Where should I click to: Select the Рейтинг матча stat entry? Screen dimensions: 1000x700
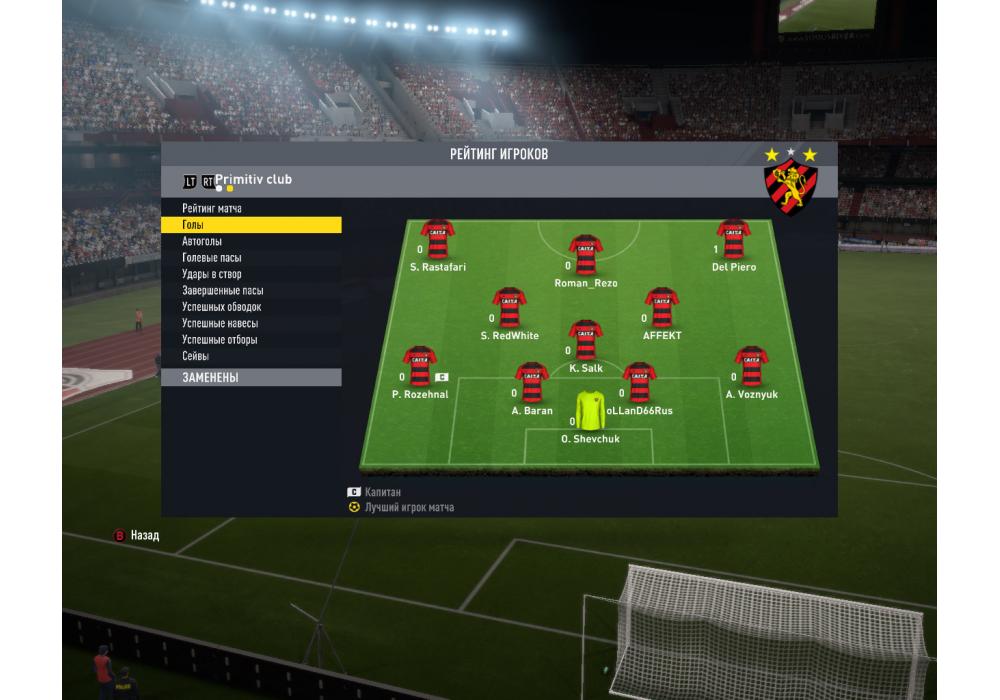(x=212, y=208)
